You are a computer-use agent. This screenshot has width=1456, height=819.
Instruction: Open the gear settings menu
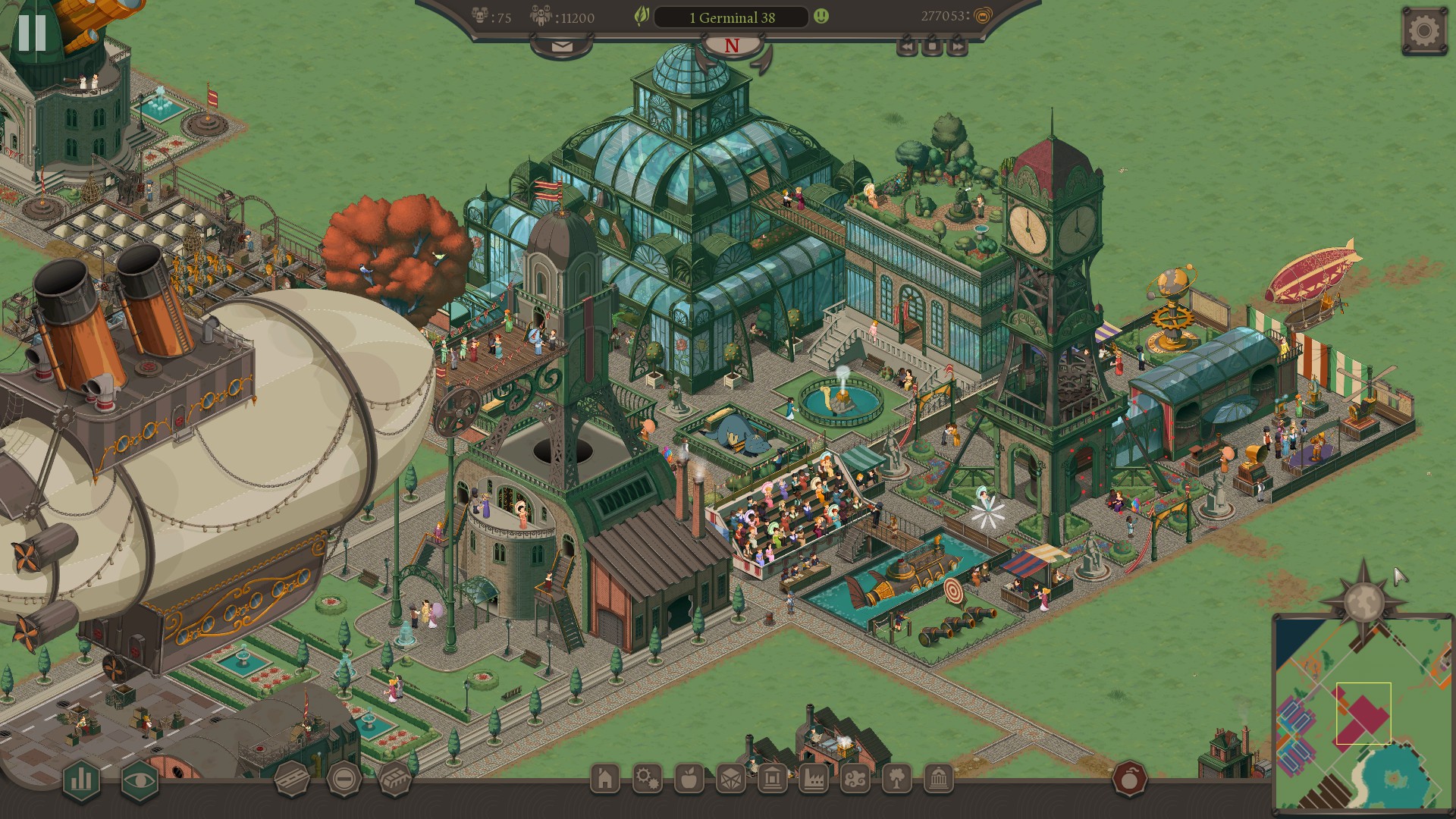coord(1423,31)
